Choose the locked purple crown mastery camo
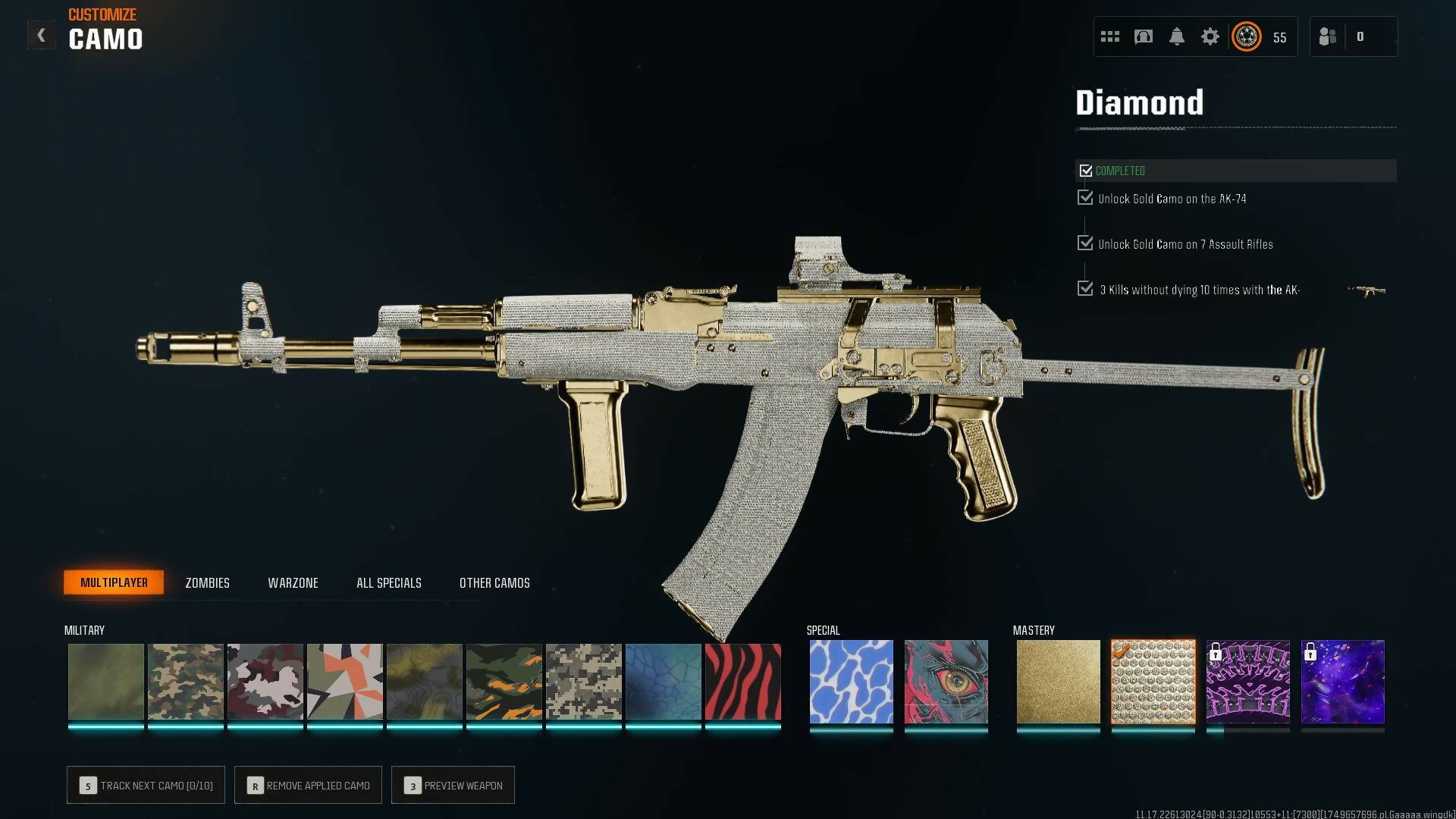The height and width of the screenshot is (819, 1456). pyautogui.click(x=1247, y=681)
